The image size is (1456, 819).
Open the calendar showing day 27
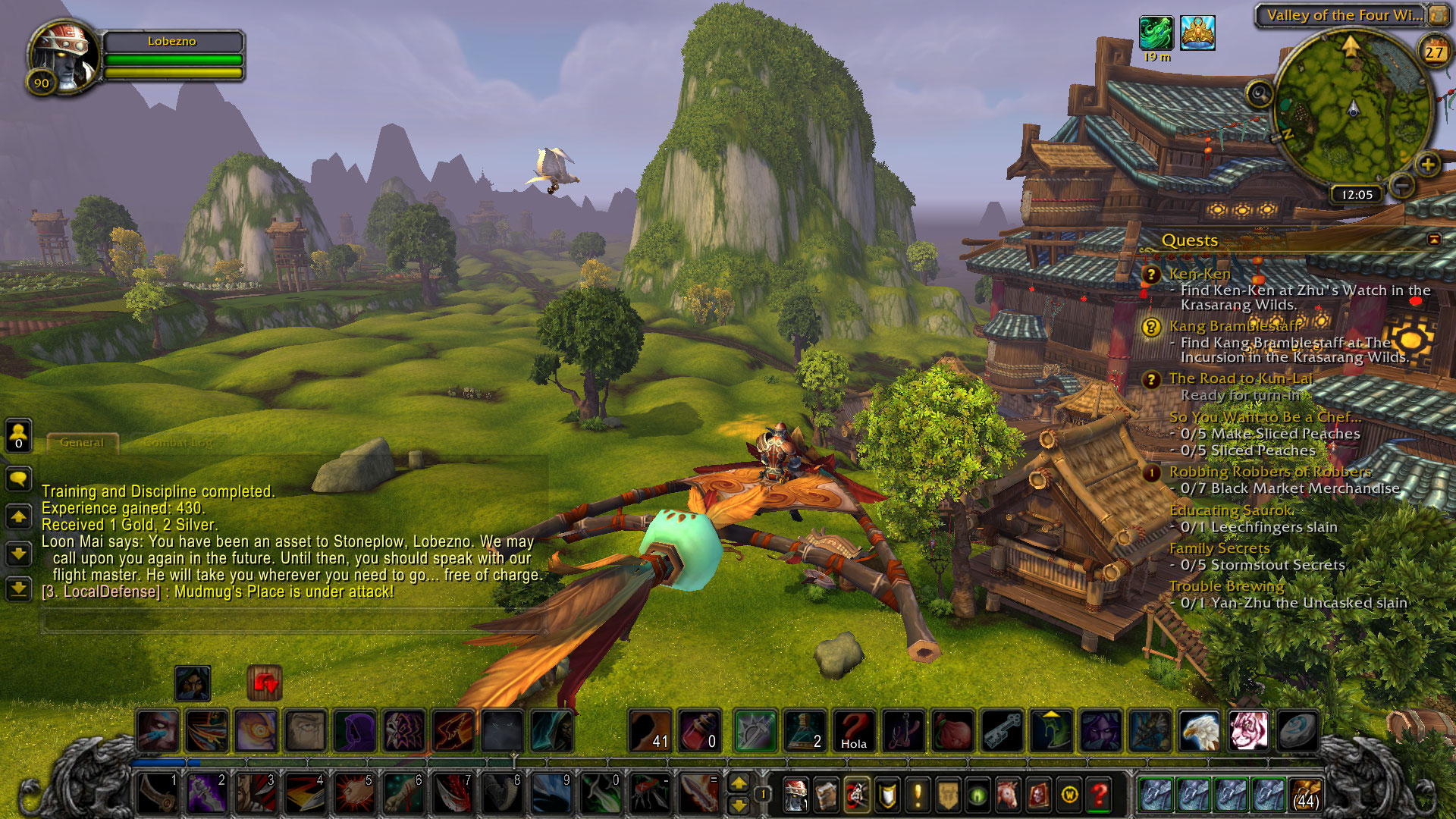point(1433,52)
